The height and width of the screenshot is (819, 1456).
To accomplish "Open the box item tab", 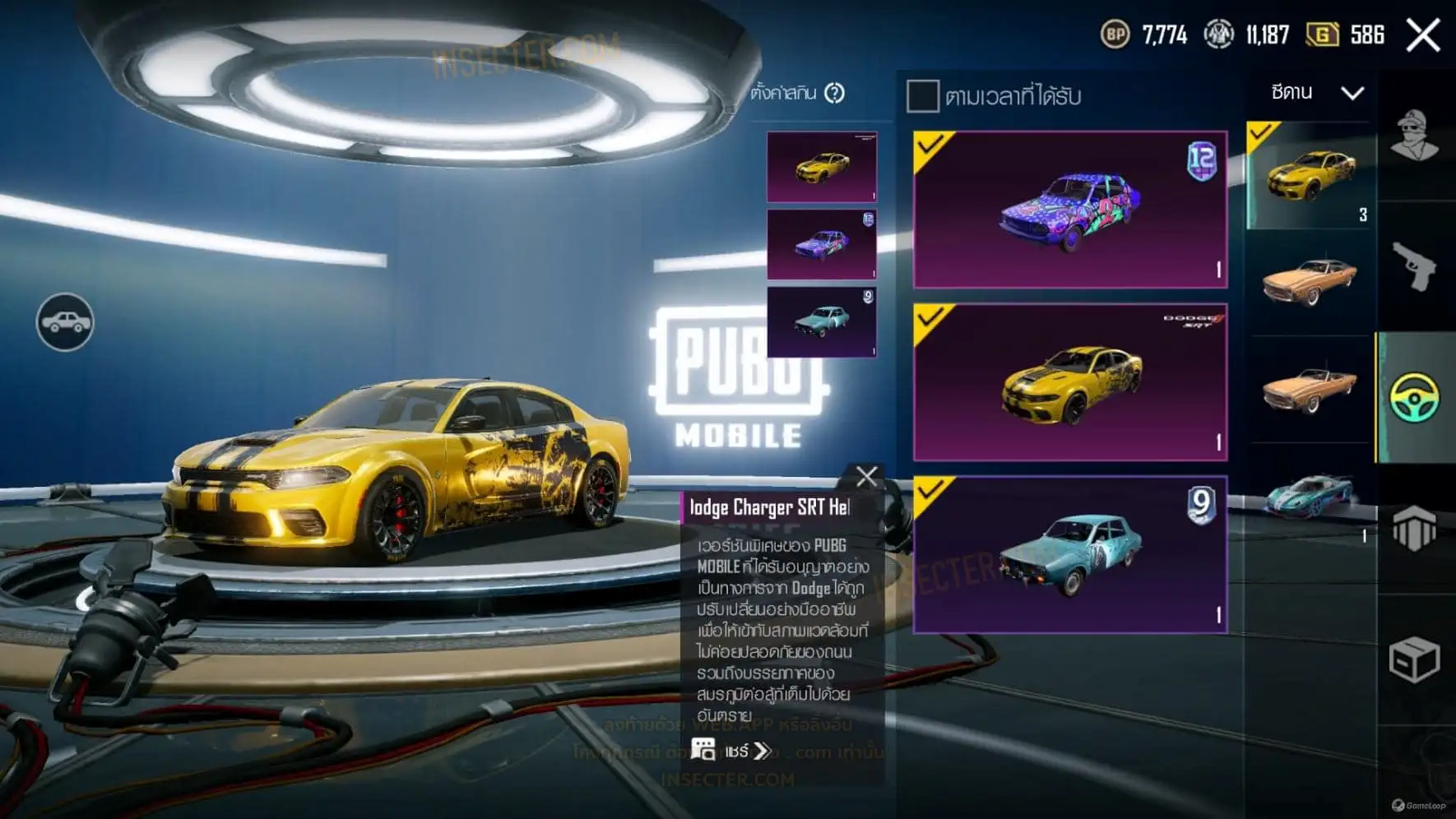I will [1415, 659].
